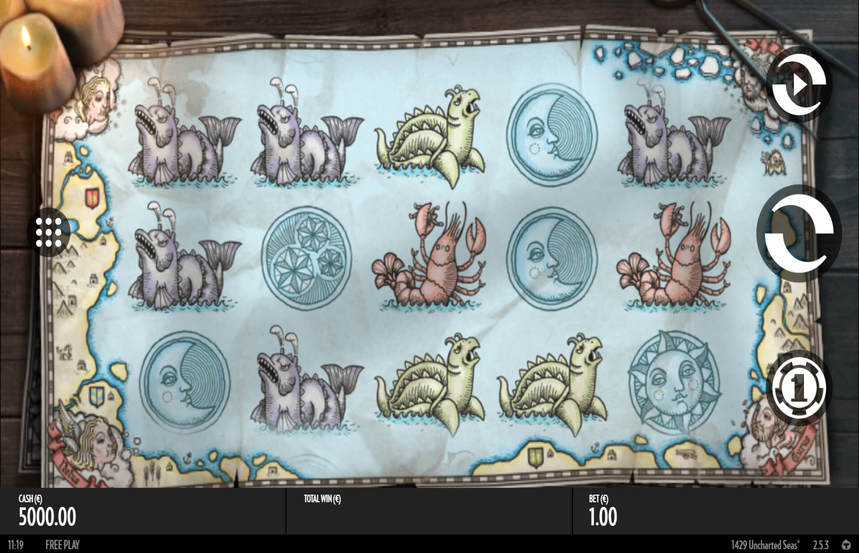Open the dotted grid game menu
The image size is (859, 553).
[x=49, y=232]
